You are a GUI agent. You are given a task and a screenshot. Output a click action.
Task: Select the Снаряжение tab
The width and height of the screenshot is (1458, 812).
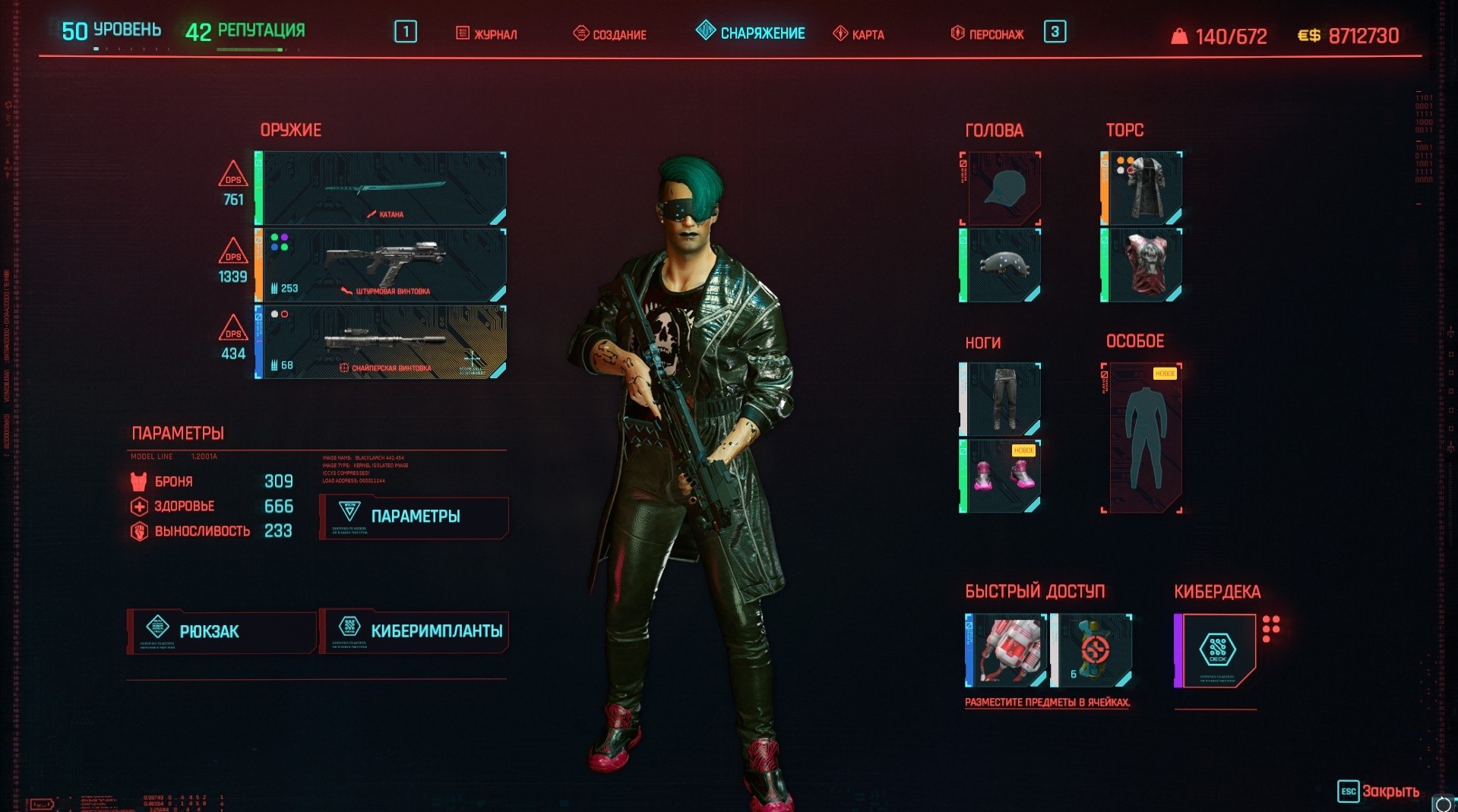click(x=751, y=33)
